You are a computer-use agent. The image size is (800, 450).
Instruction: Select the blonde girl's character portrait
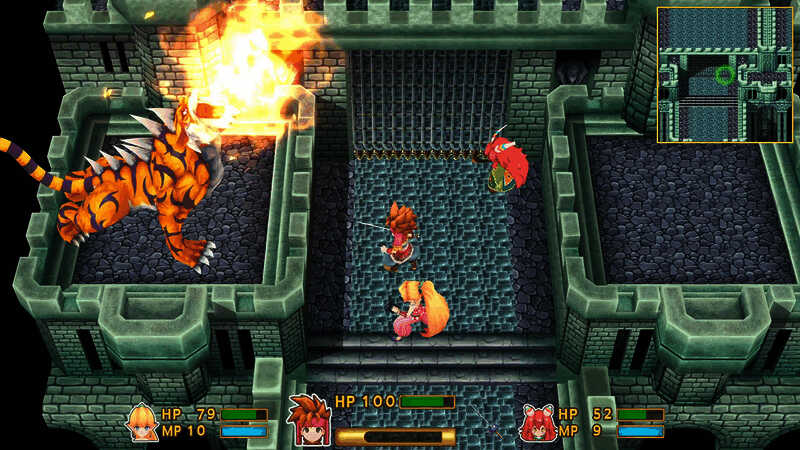click(142, 421)
